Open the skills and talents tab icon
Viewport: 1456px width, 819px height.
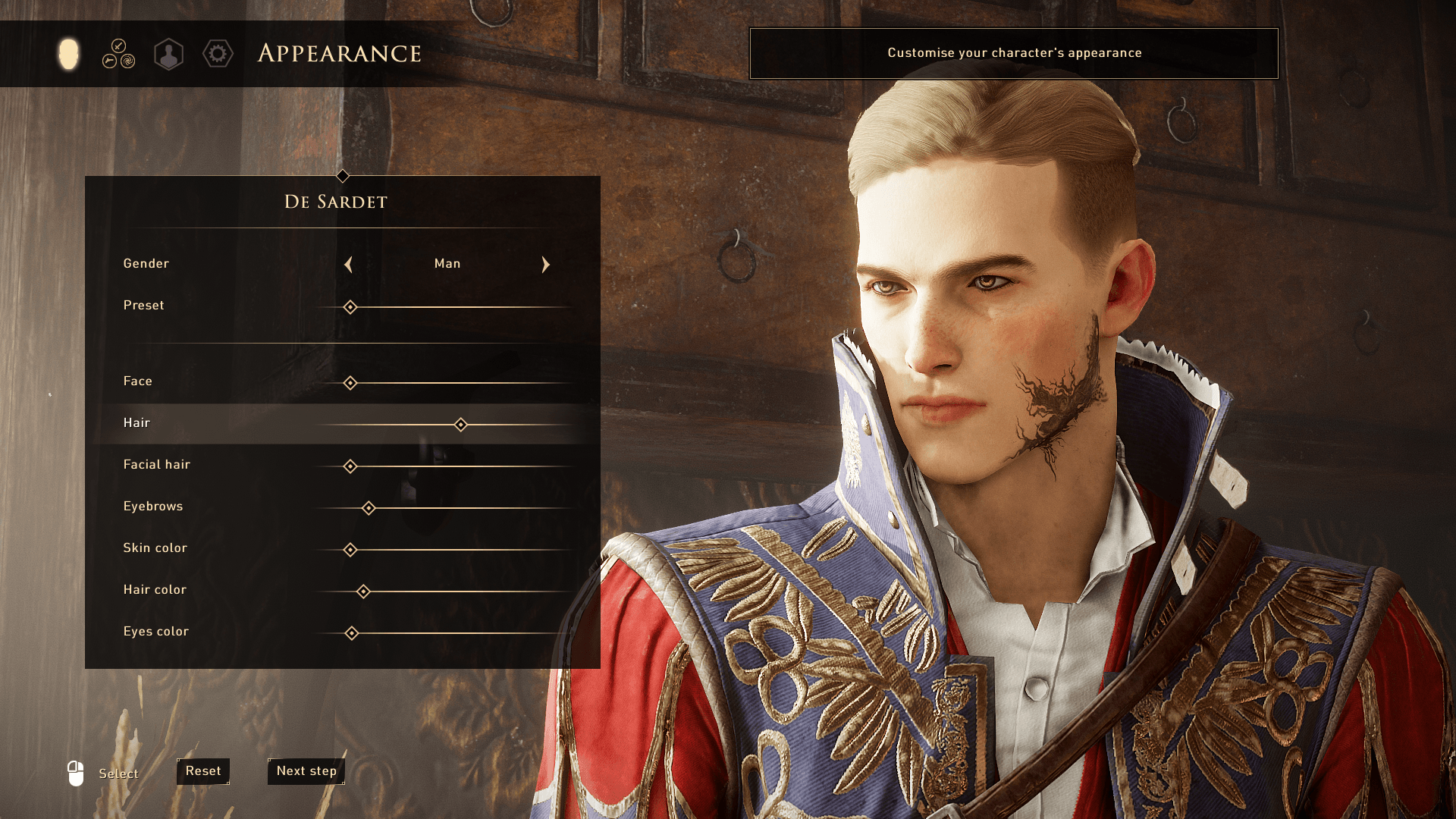point(118,54)
